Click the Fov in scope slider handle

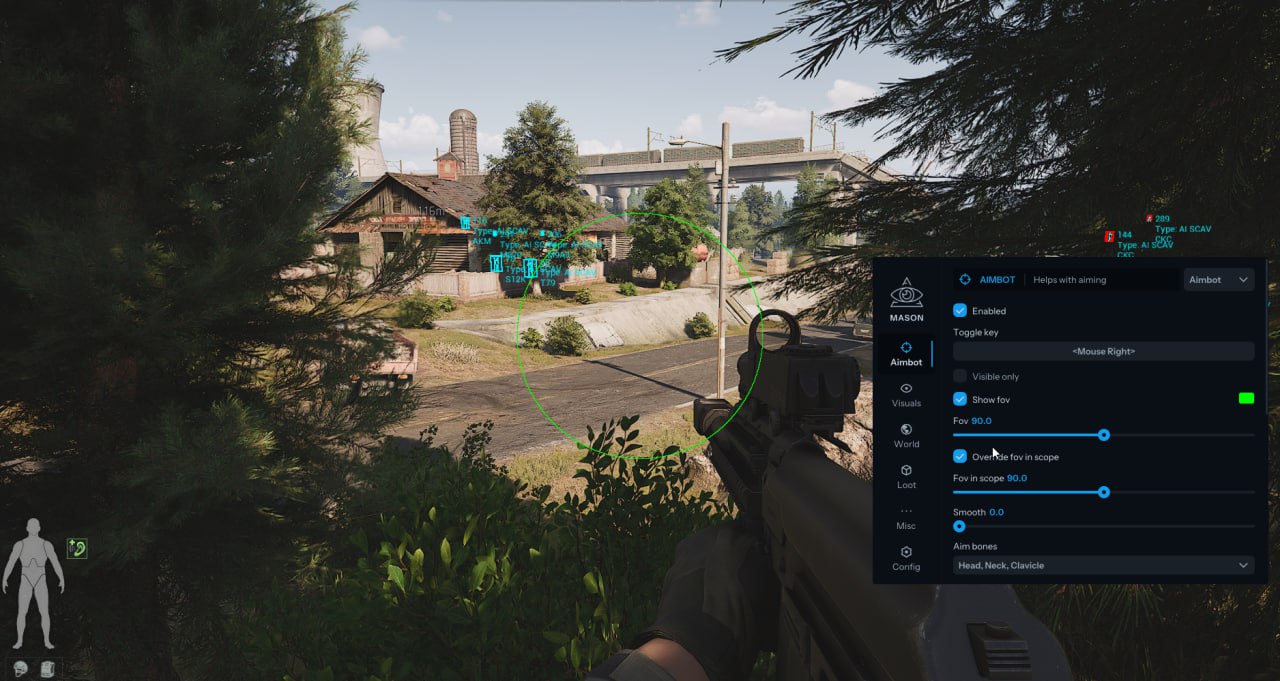click(1104, 492)
